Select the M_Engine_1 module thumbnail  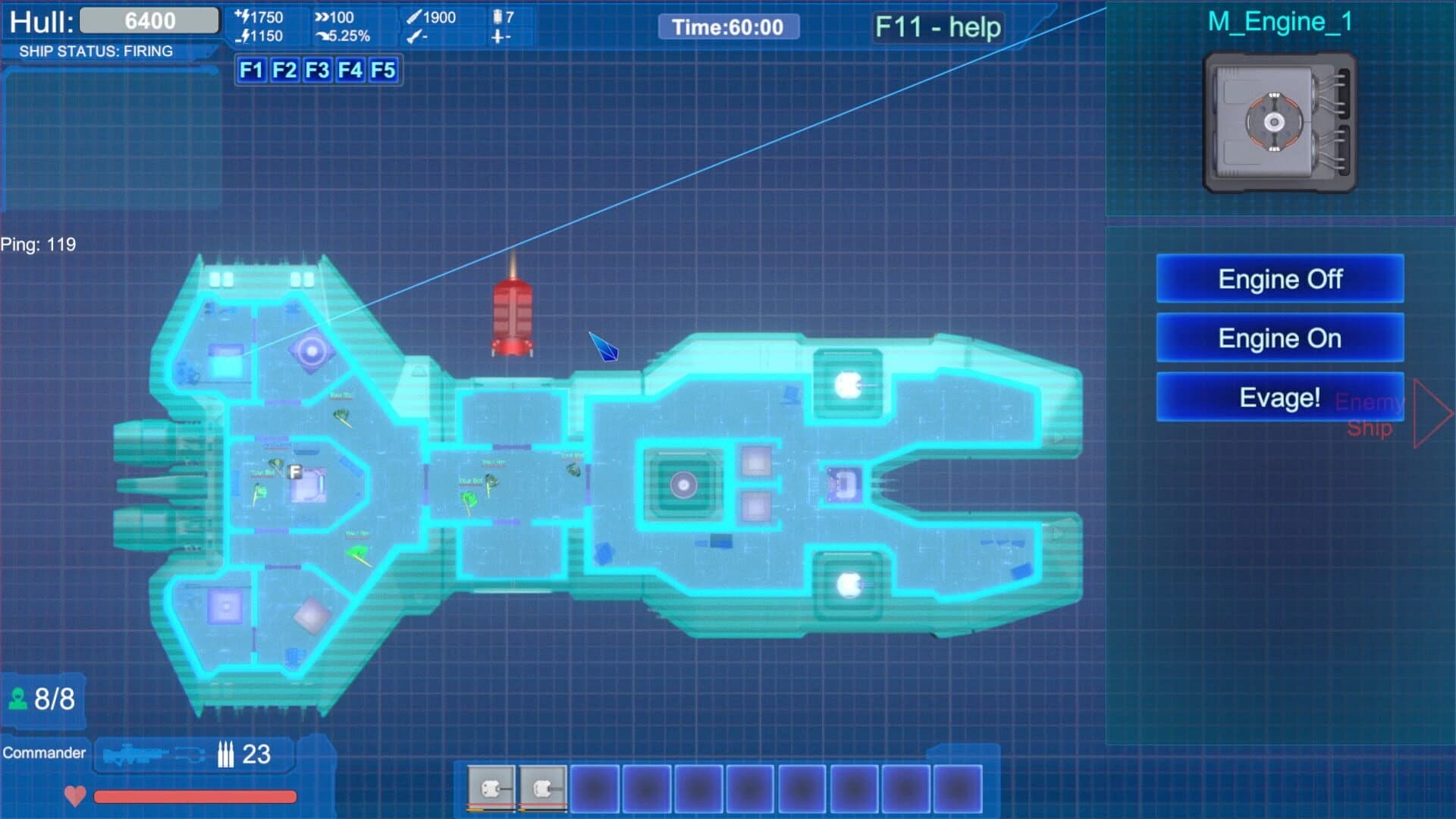click(1279, 121)
